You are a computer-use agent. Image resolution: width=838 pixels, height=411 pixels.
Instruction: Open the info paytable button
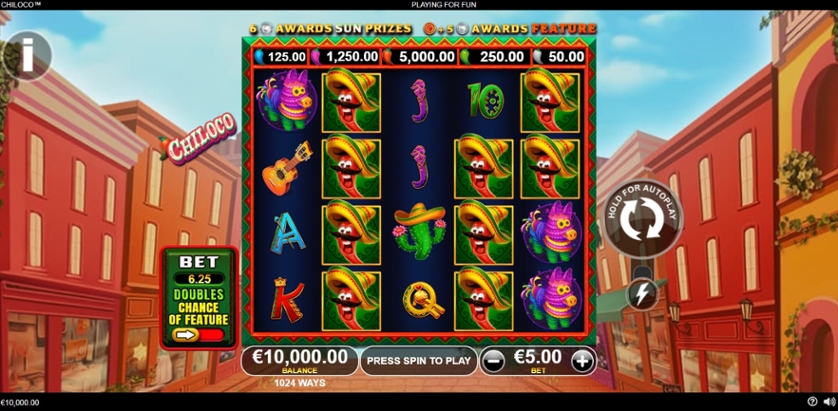pyautogui.click(x=27, y=50)
